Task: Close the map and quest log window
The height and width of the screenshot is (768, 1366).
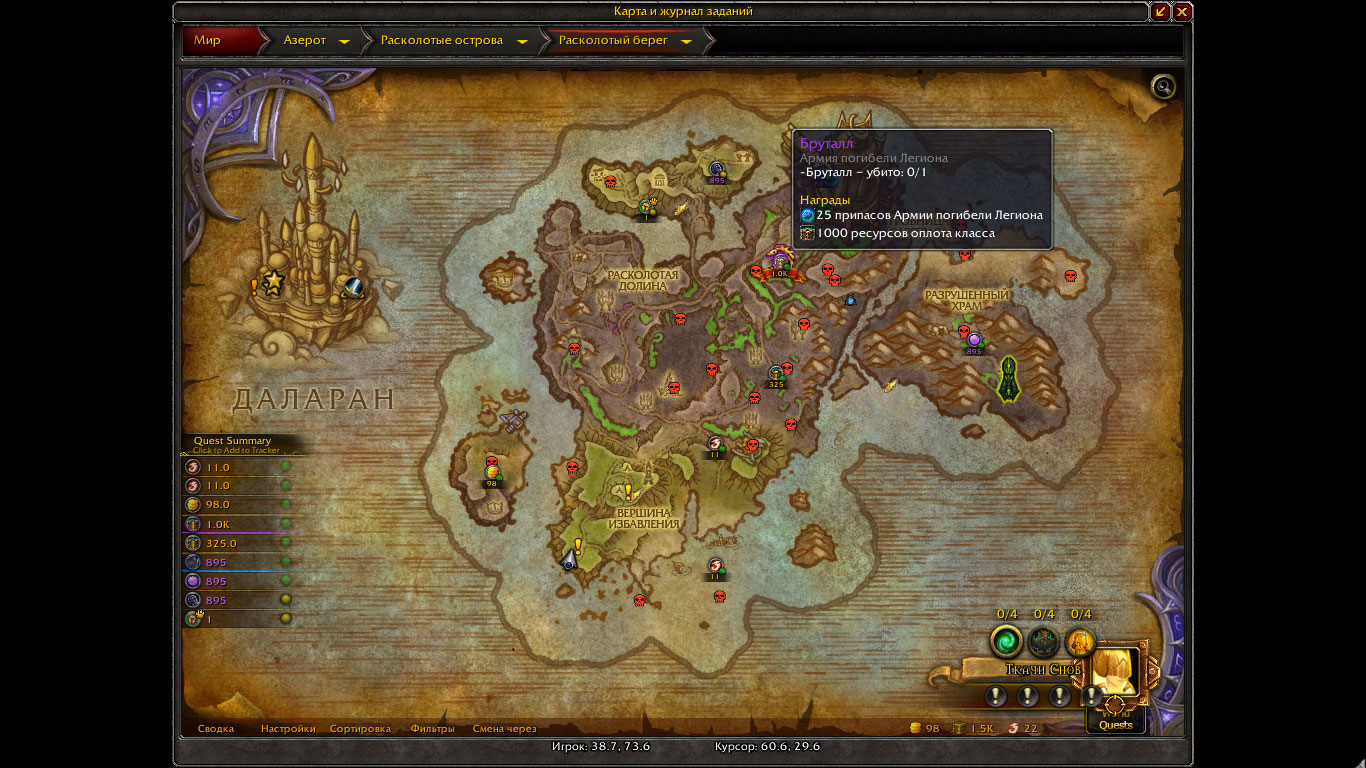Action: pyautogui.click(x=1182, y=12)
